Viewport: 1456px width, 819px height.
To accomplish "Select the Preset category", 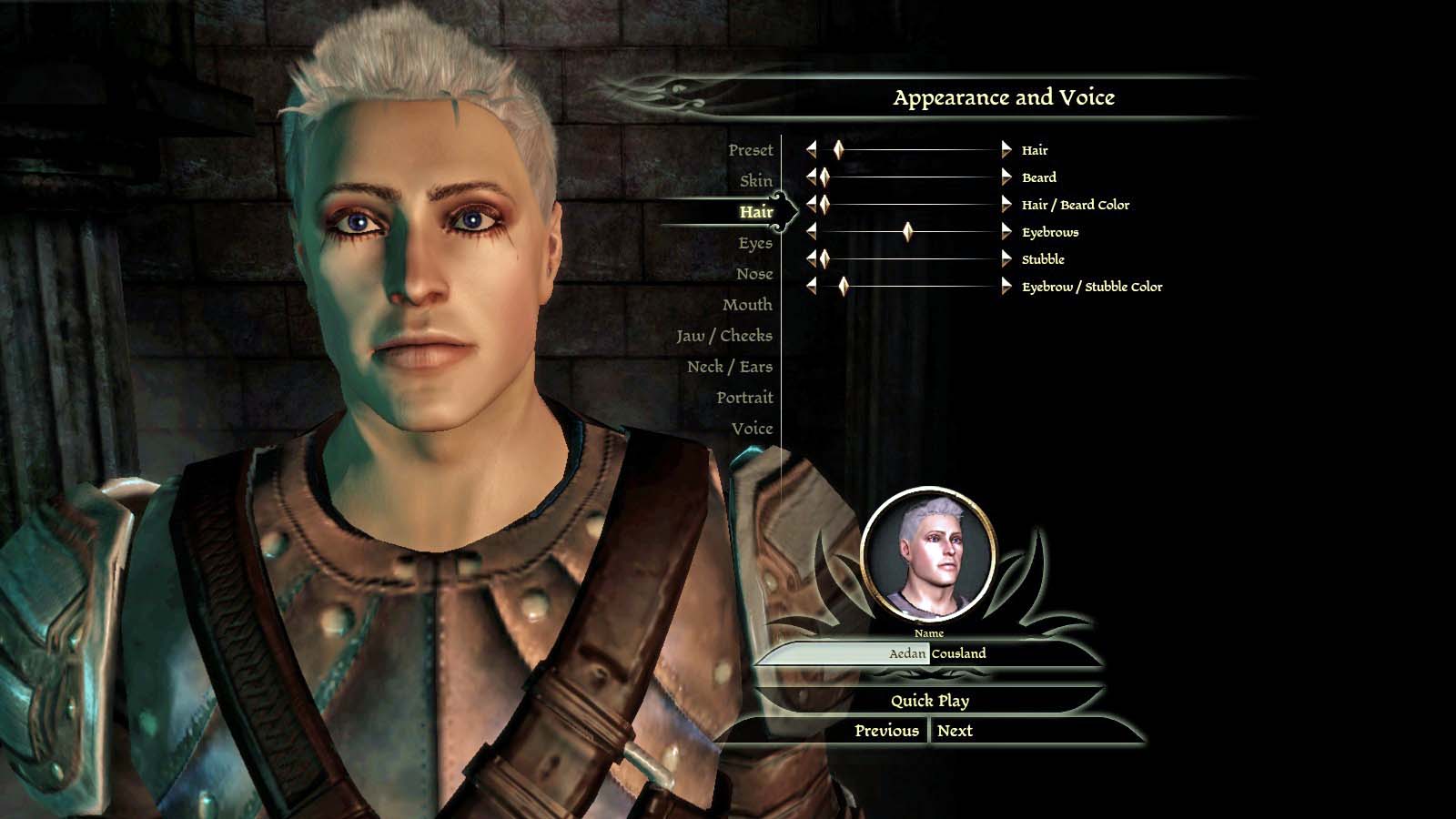I will 750,150.
